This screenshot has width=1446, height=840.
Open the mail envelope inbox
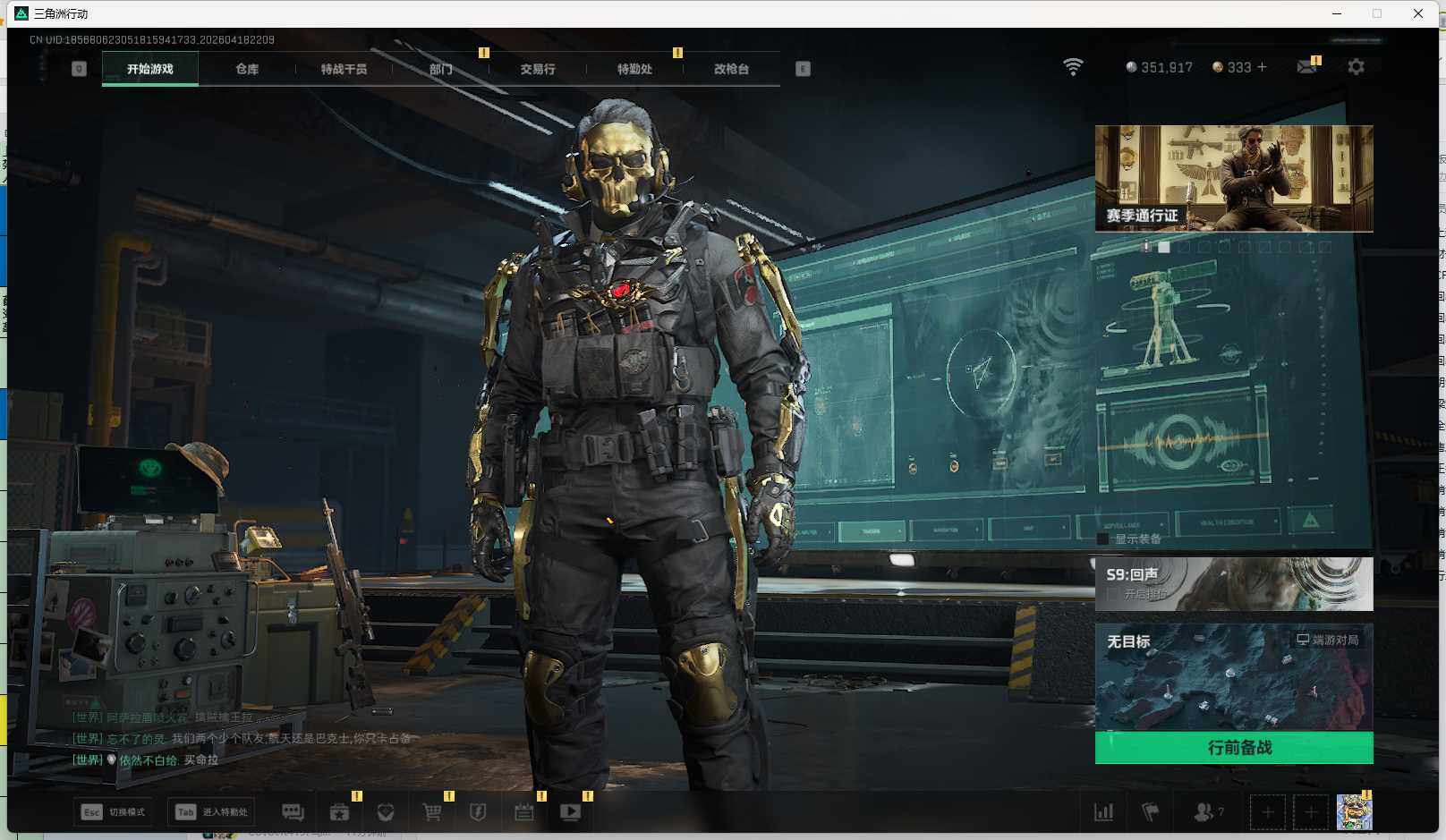pyautogui.click(x=1306, y=67)
